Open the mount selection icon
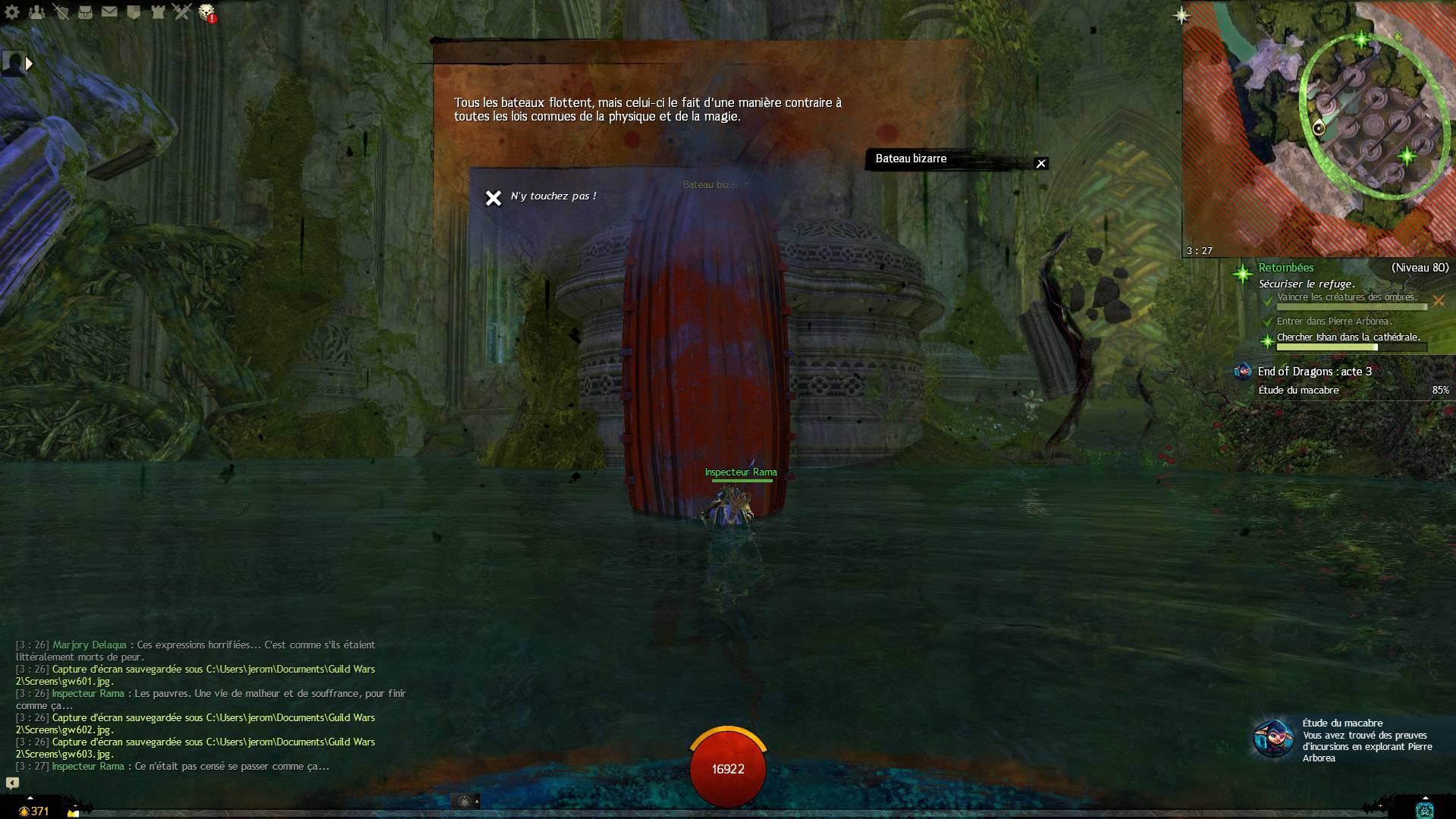1456x819 pixels. click(x=465, y=801)
